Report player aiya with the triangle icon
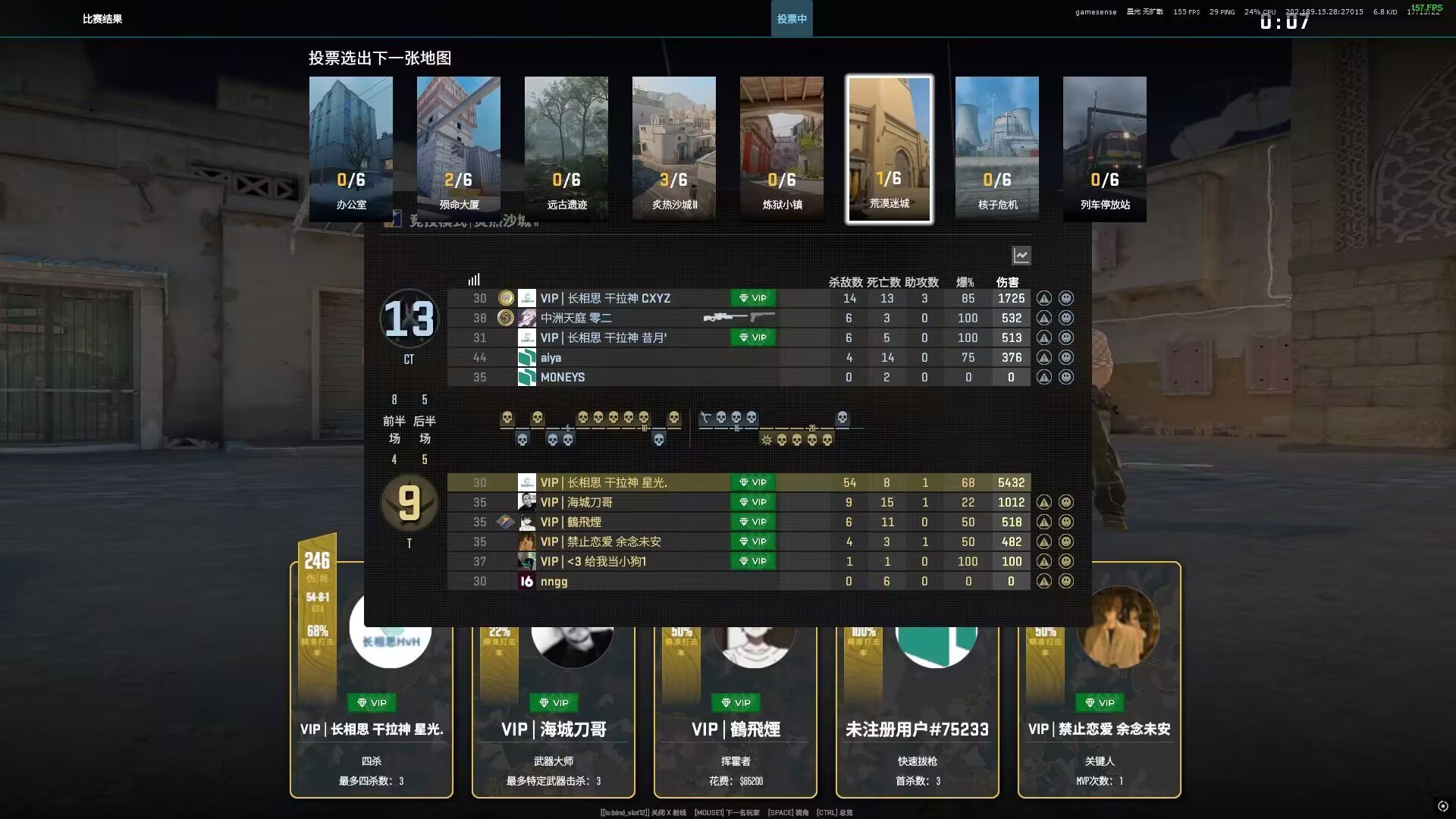The image size is (1456, 819). click(x=1044, y=358)
